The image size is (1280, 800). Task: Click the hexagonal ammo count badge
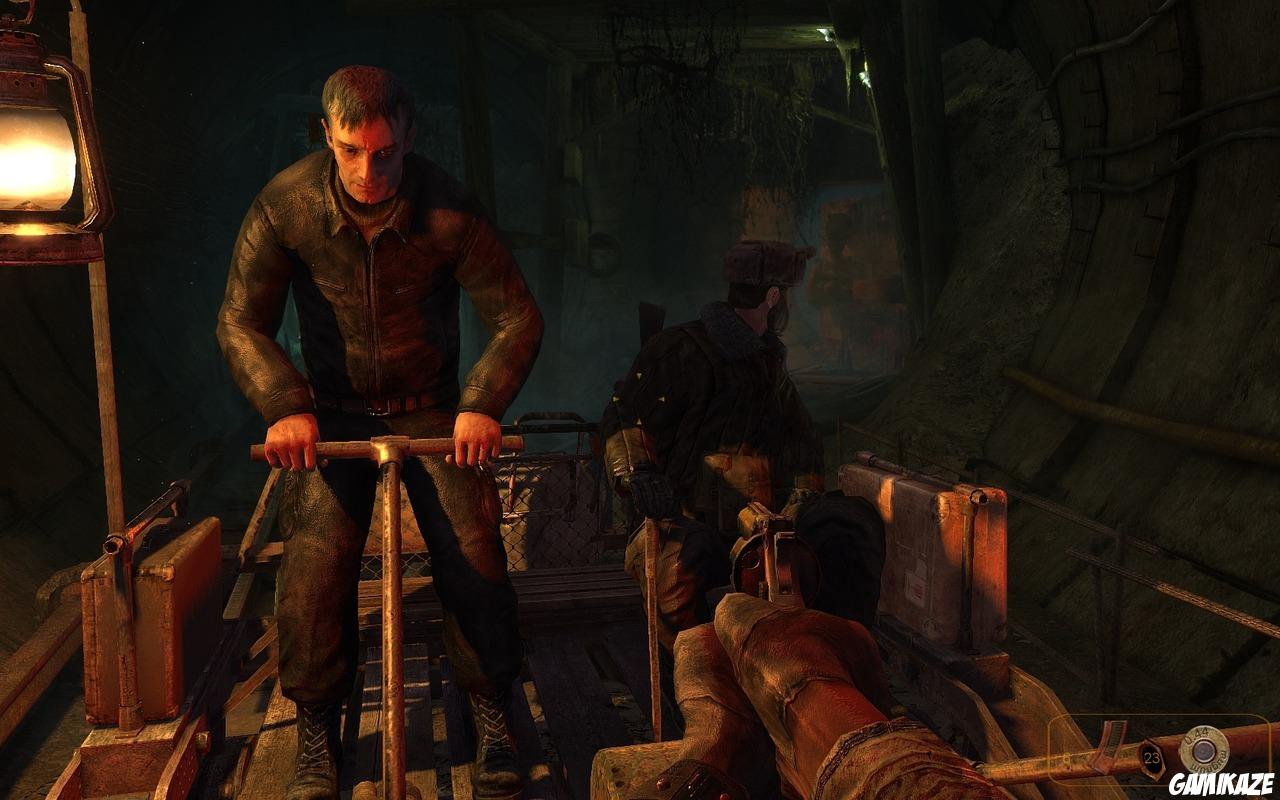(x=1151, y=756)
